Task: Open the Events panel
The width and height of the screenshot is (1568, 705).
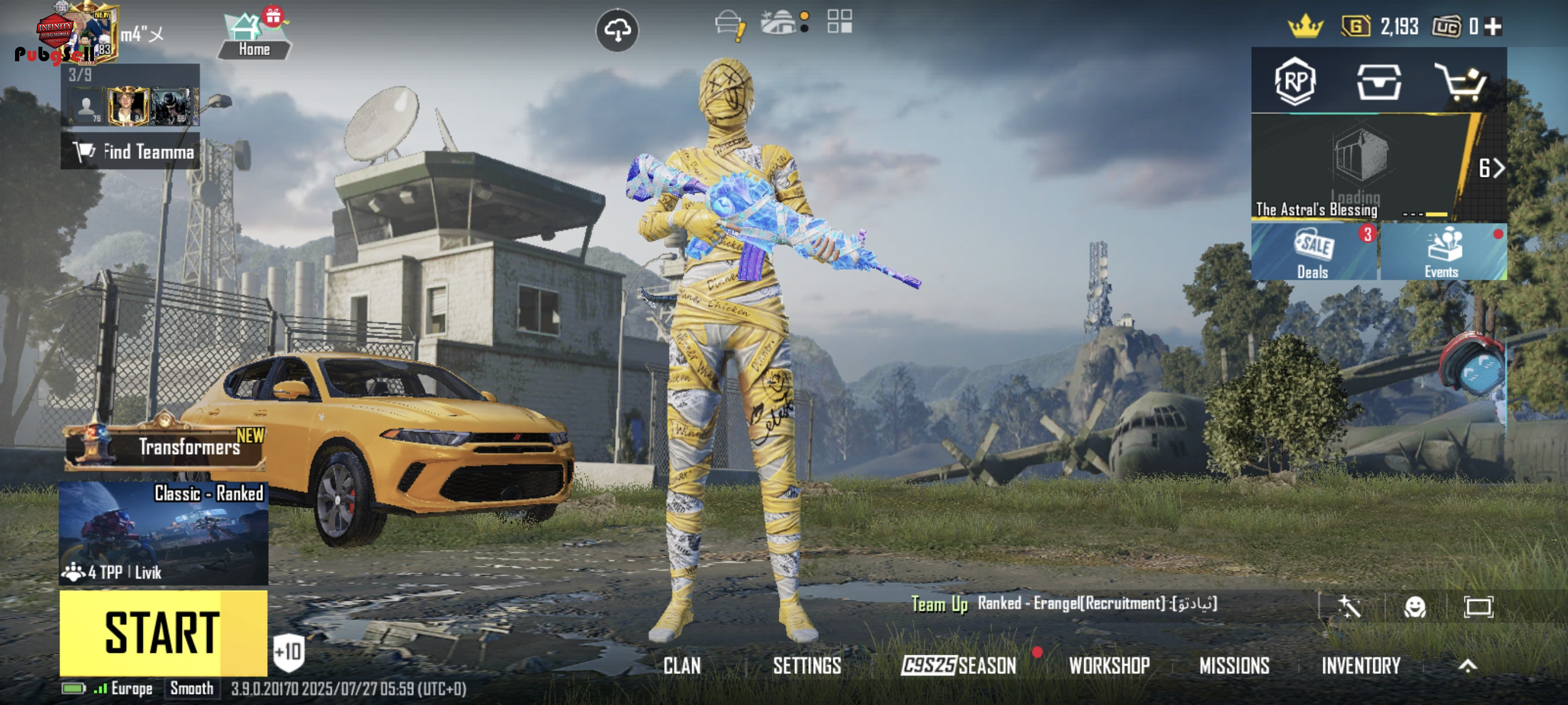Action: [x=1443, y=252]
